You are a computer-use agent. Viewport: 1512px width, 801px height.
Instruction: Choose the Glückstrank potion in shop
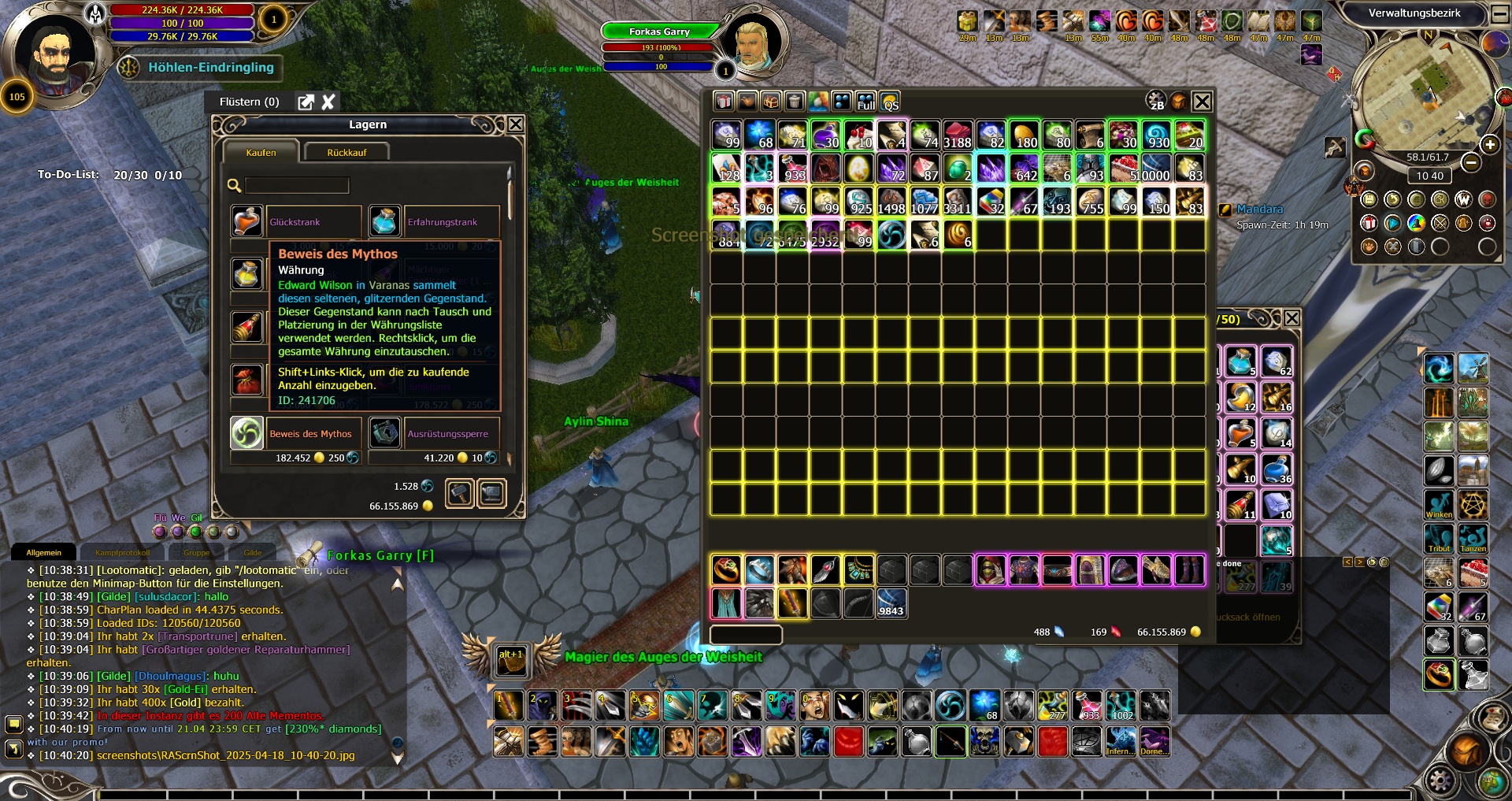click(x=246, y=222)
